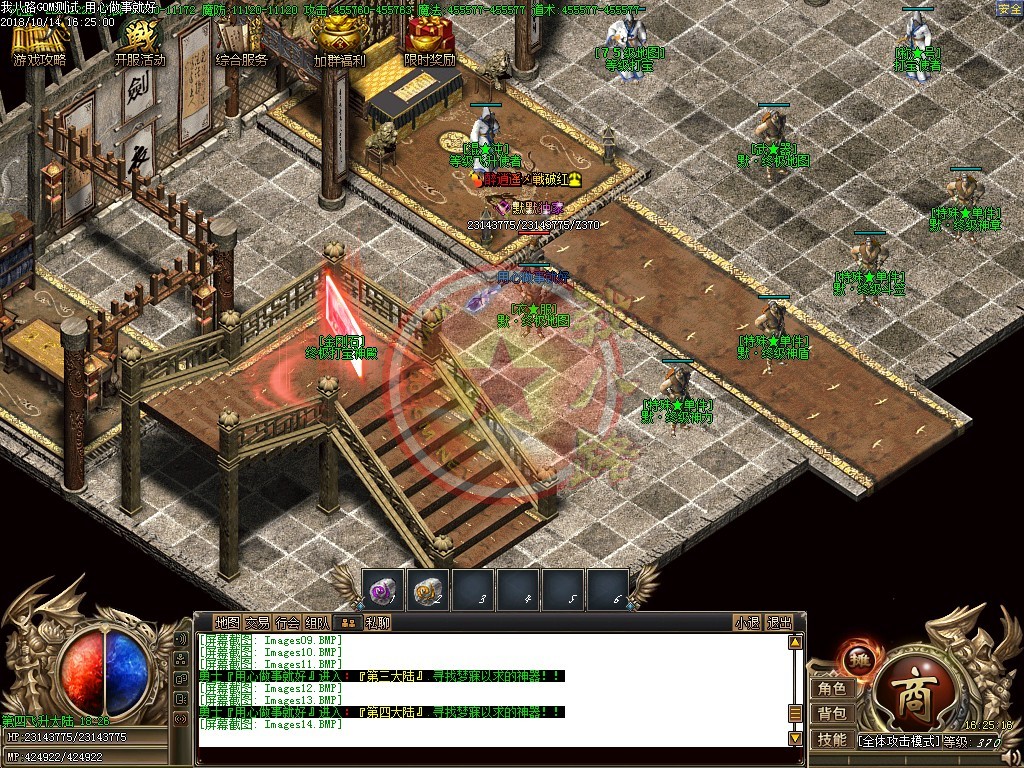Viewport: 1024px width, 768px height.
Task: Open the 商 shop orb
Action: 906,693
